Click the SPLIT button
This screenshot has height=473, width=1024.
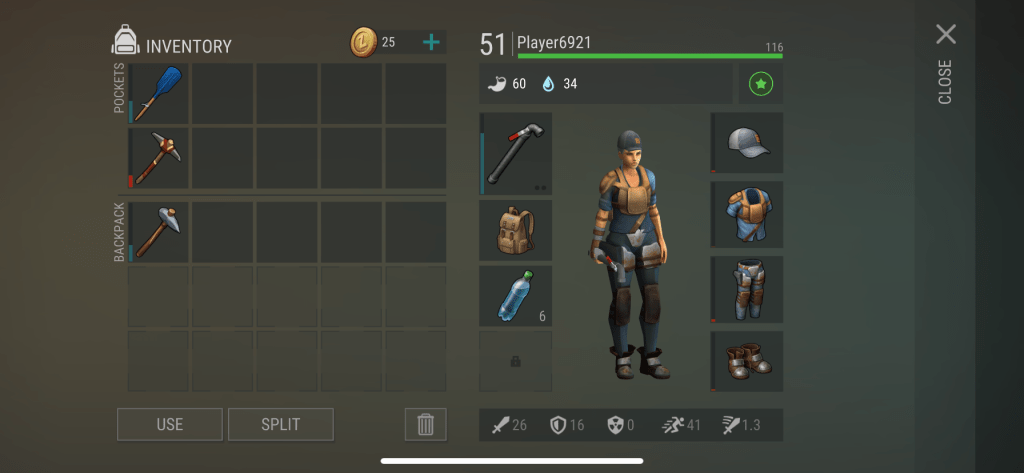280,424
